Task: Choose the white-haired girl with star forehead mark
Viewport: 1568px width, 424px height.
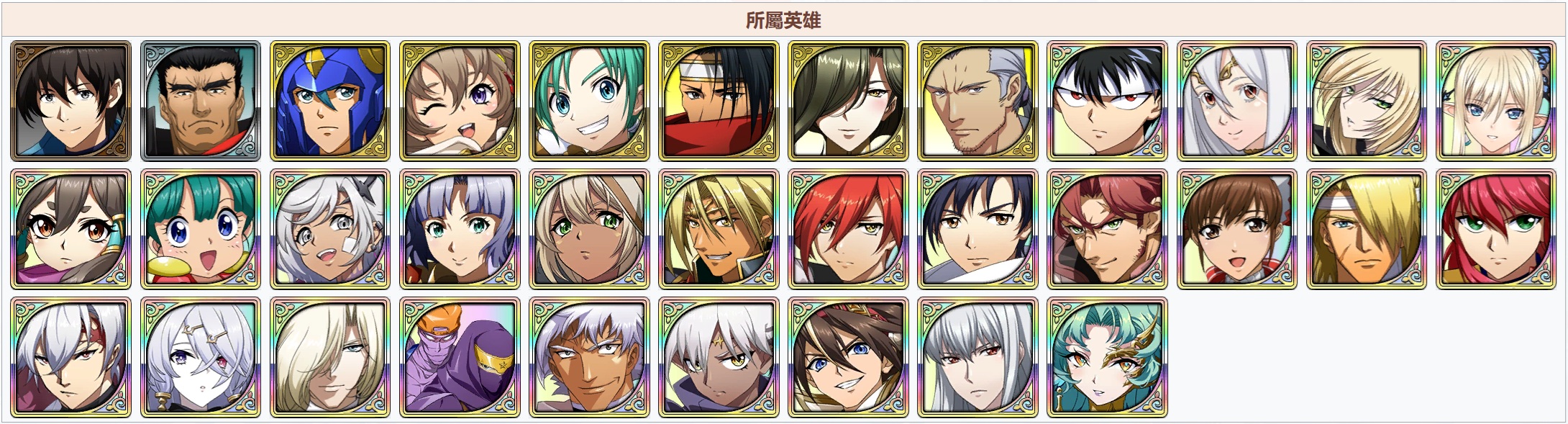Action: (719, 357)
